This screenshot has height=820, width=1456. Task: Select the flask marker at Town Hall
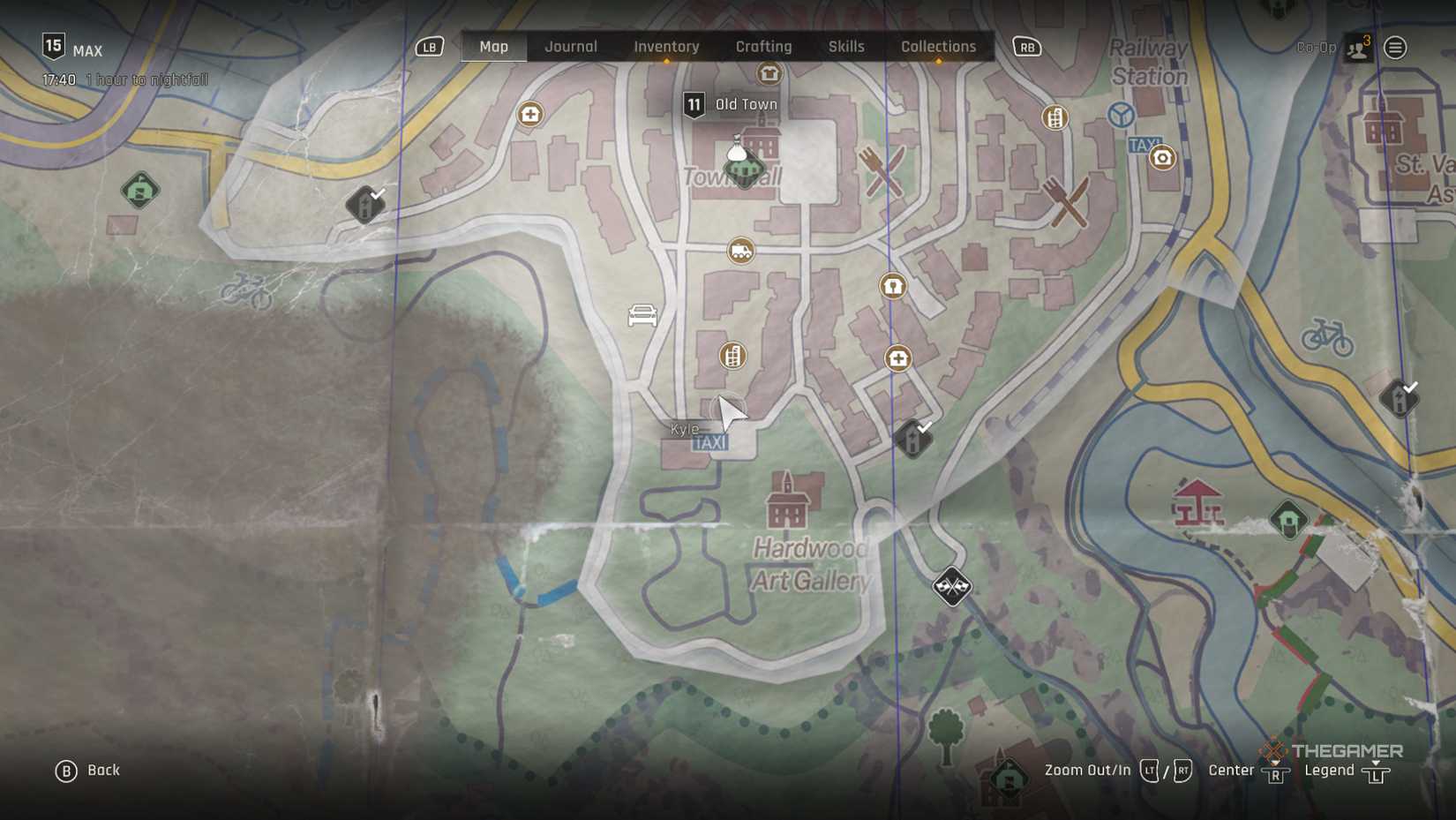pos(737,149)
